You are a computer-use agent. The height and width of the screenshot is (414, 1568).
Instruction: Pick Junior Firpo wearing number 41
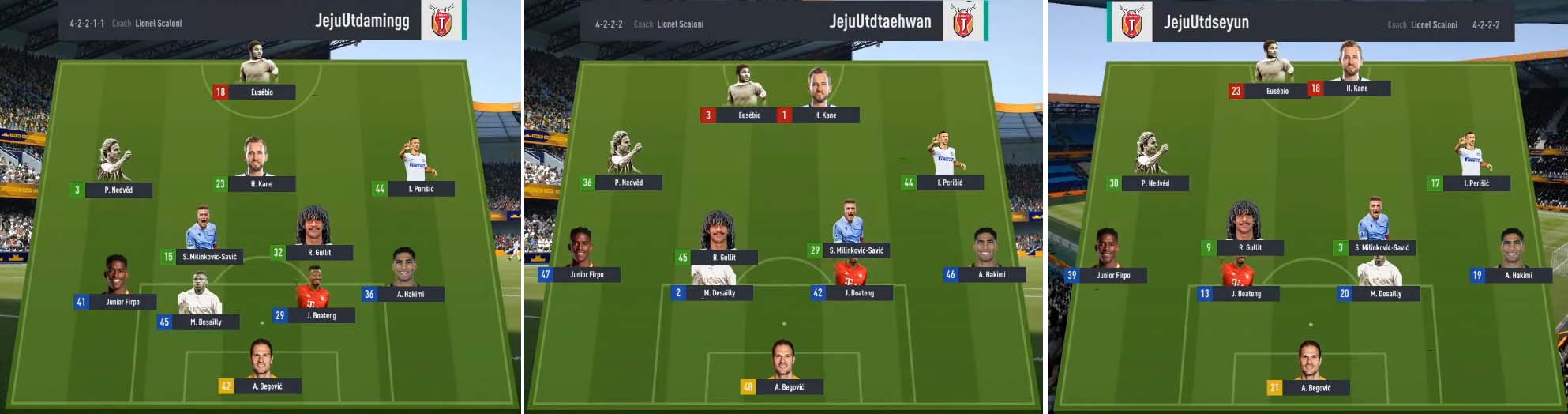(x=122, y=302)
